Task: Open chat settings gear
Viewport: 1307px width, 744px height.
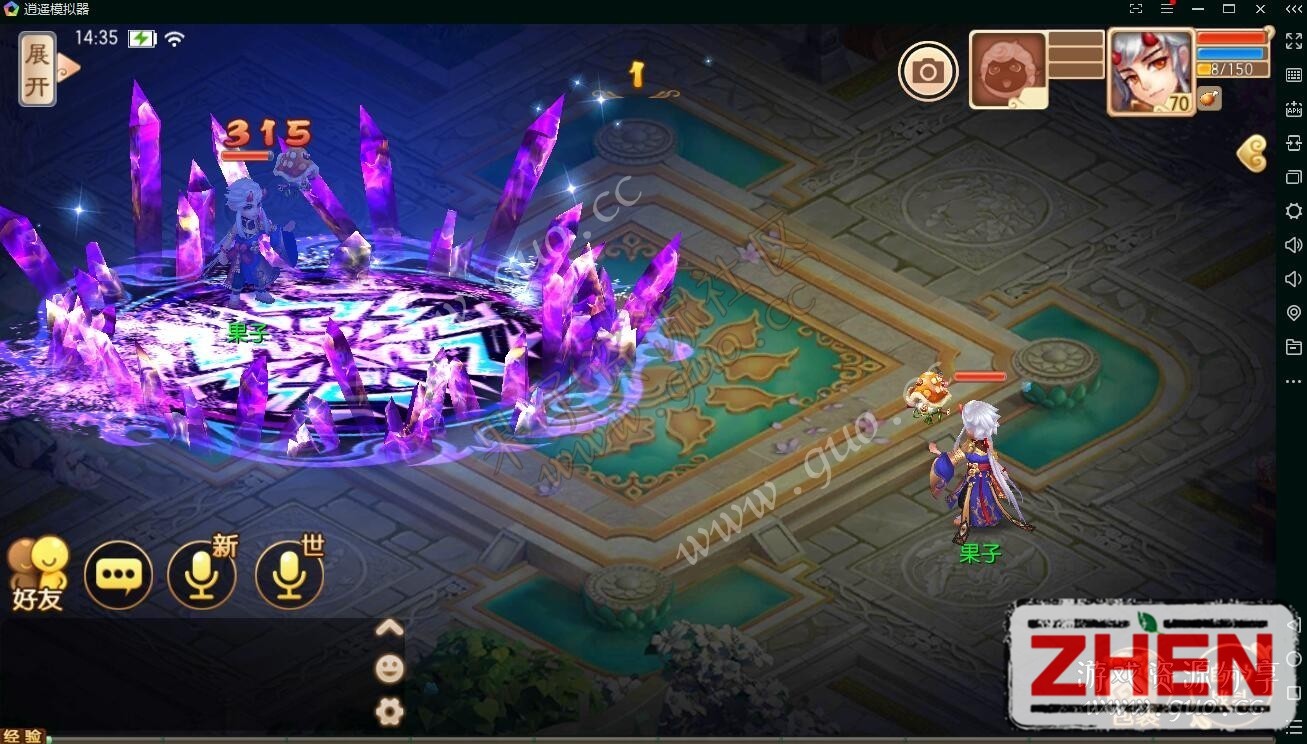Action: [389, 711]
